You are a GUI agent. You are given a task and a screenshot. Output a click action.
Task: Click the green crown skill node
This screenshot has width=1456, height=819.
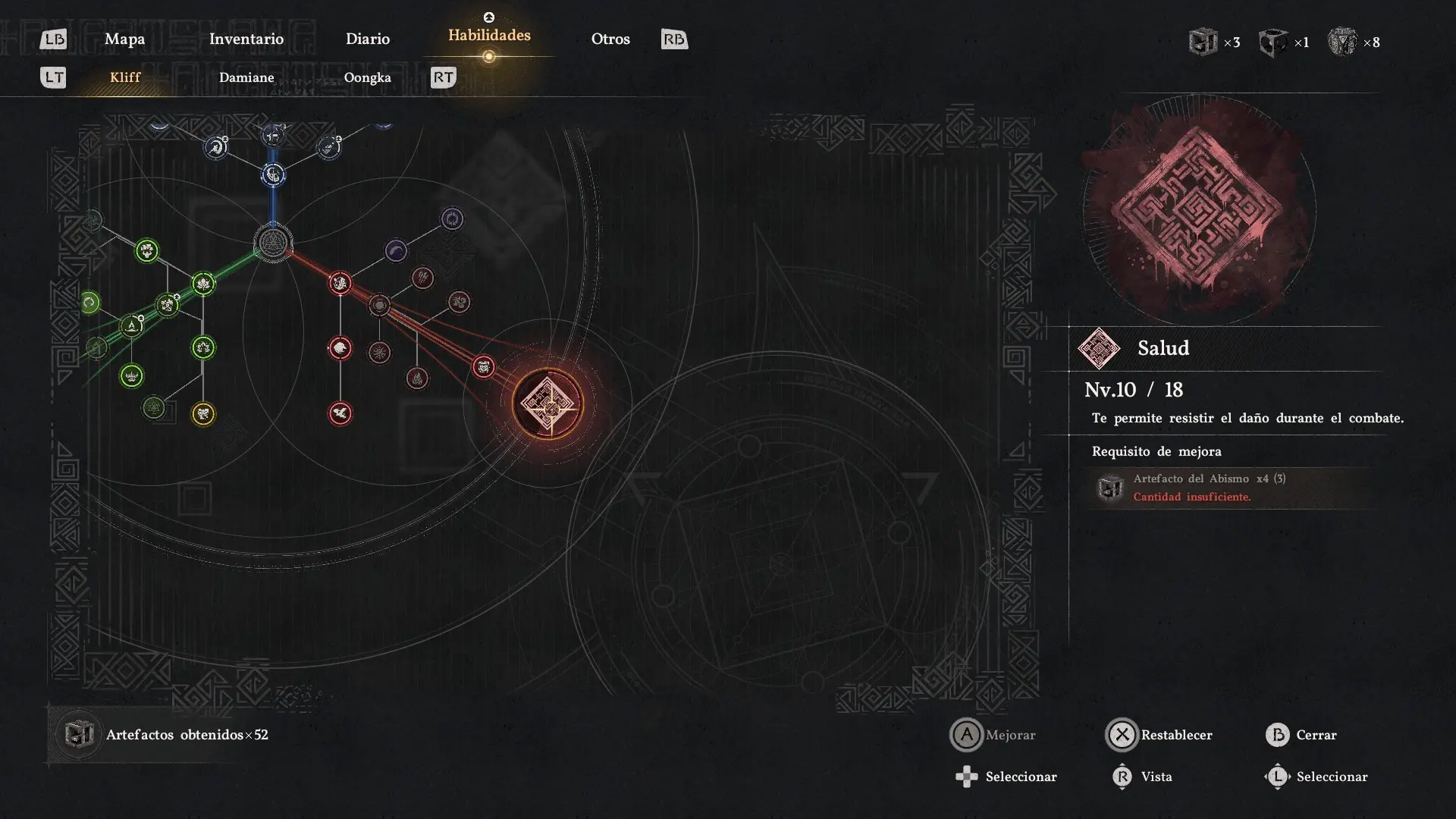[131, 375]
